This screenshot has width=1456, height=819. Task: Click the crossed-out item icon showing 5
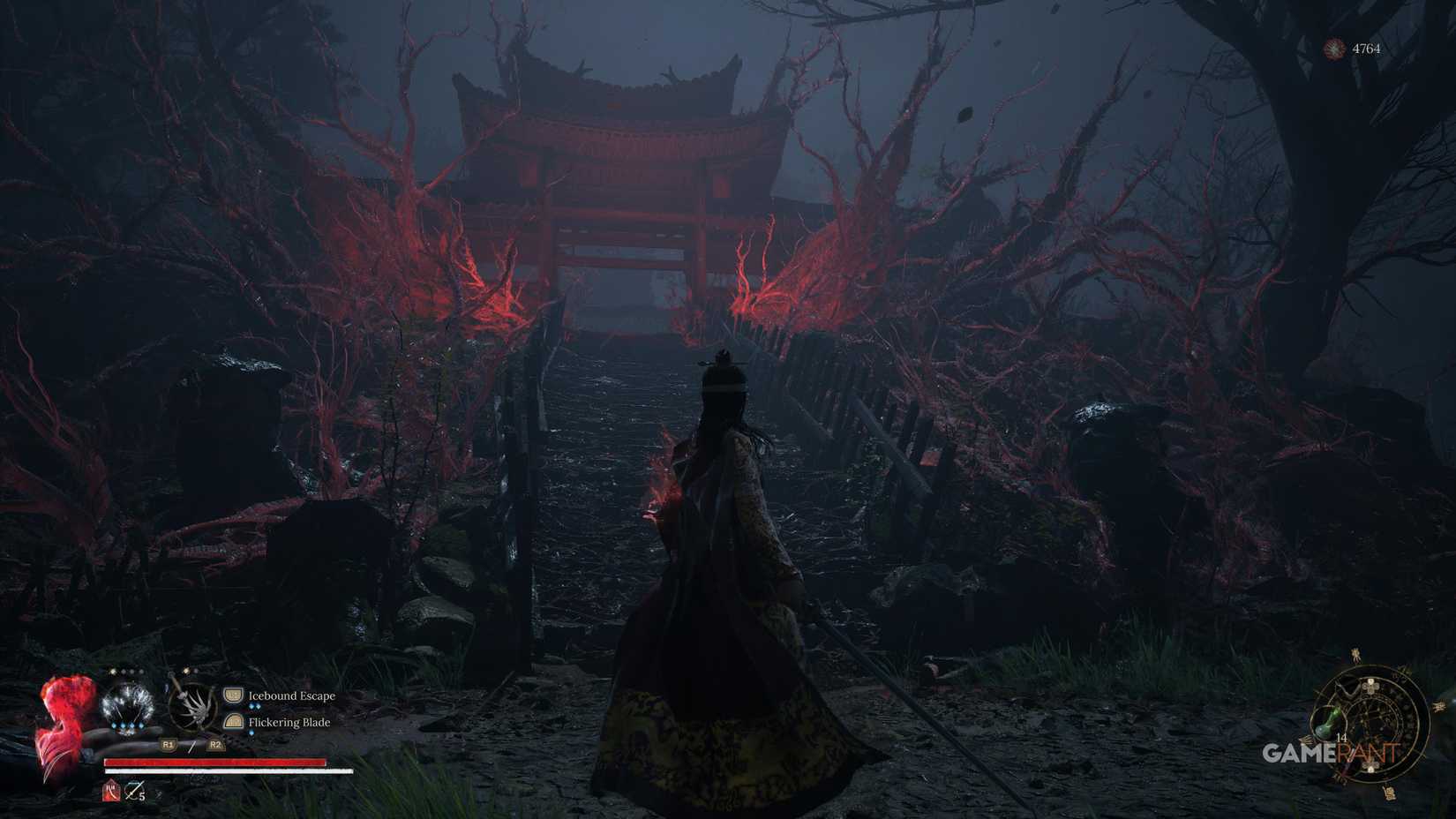pyautogui.click(x=133, y=792)
